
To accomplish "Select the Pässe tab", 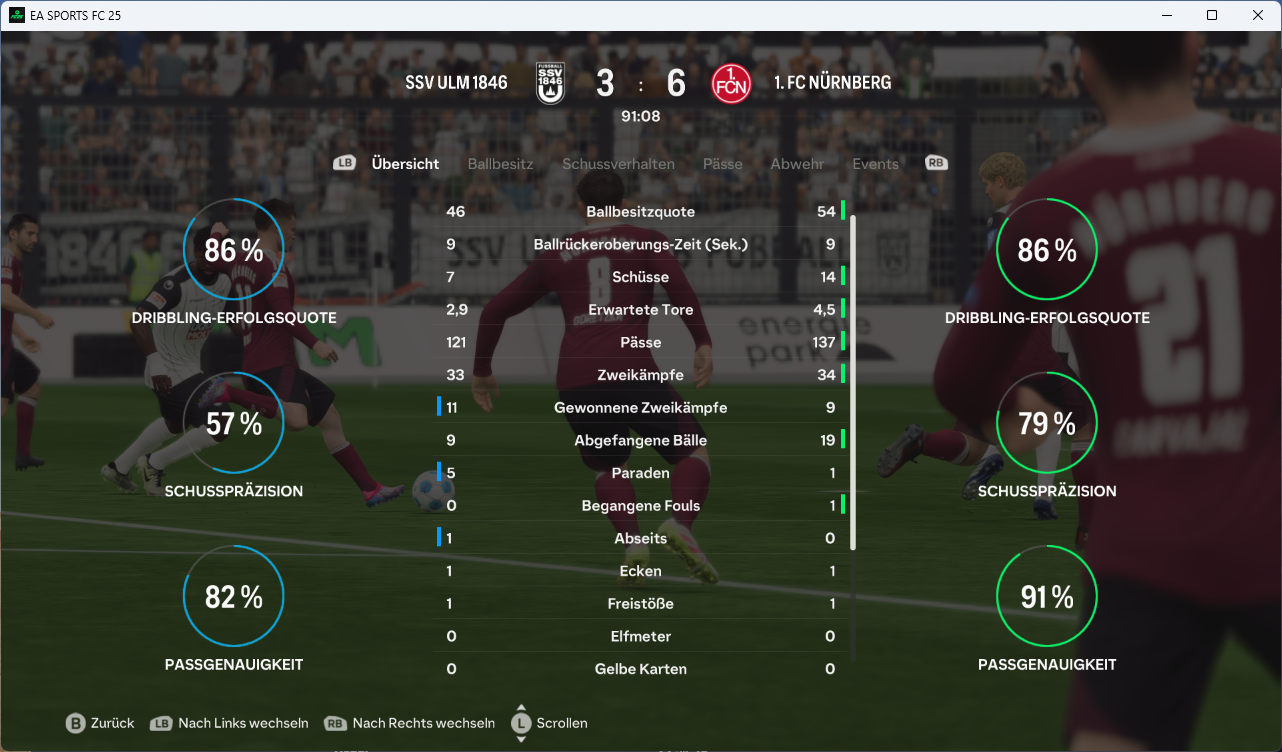I will 722,164.
